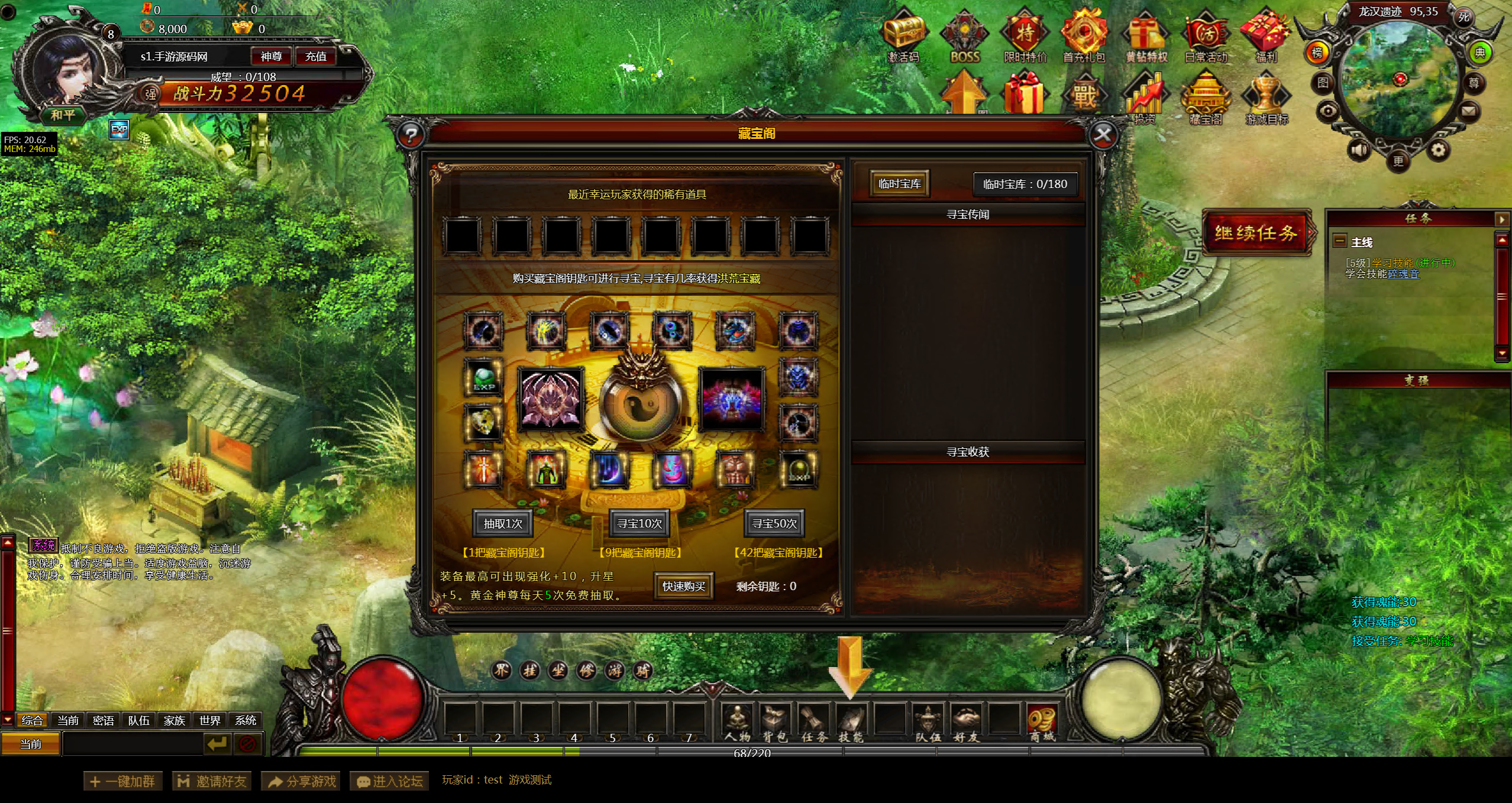The image size is (1512, 803).
Task: Open the 激活码 treasure chest icon
Action: point(904,34)
